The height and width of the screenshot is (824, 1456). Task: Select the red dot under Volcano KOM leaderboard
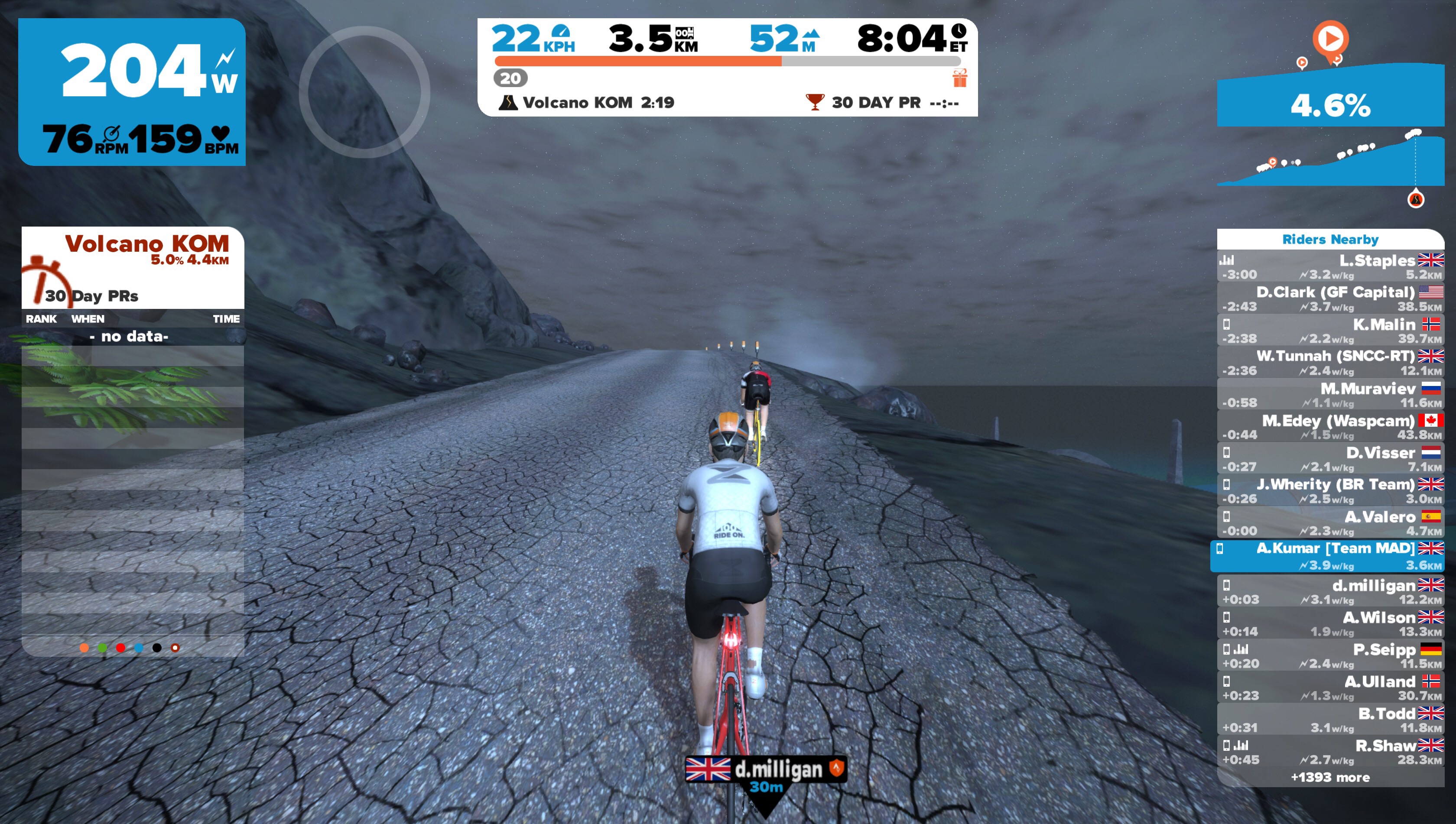point(120,648)
